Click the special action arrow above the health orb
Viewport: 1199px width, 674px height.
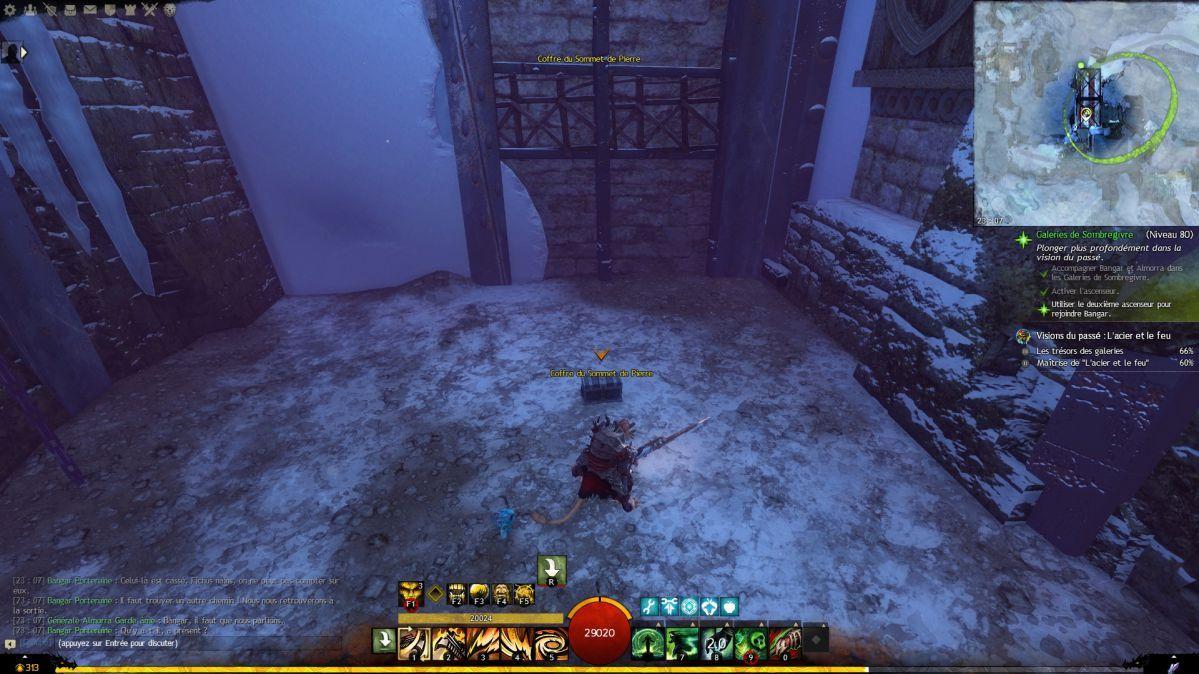[x=551, y=570]
